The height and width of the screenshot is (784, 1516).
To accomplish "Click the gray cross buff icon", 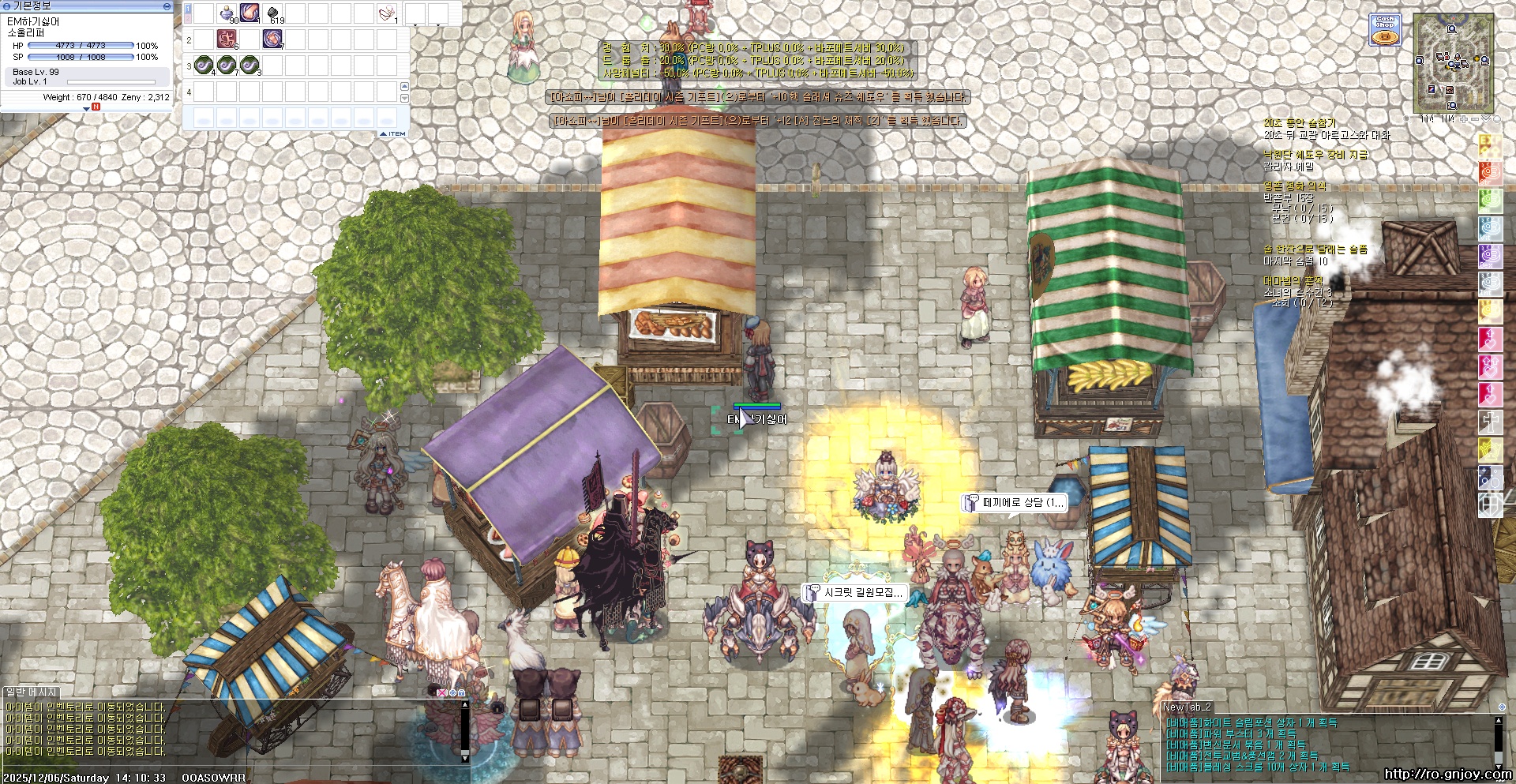I will 1490,422.
